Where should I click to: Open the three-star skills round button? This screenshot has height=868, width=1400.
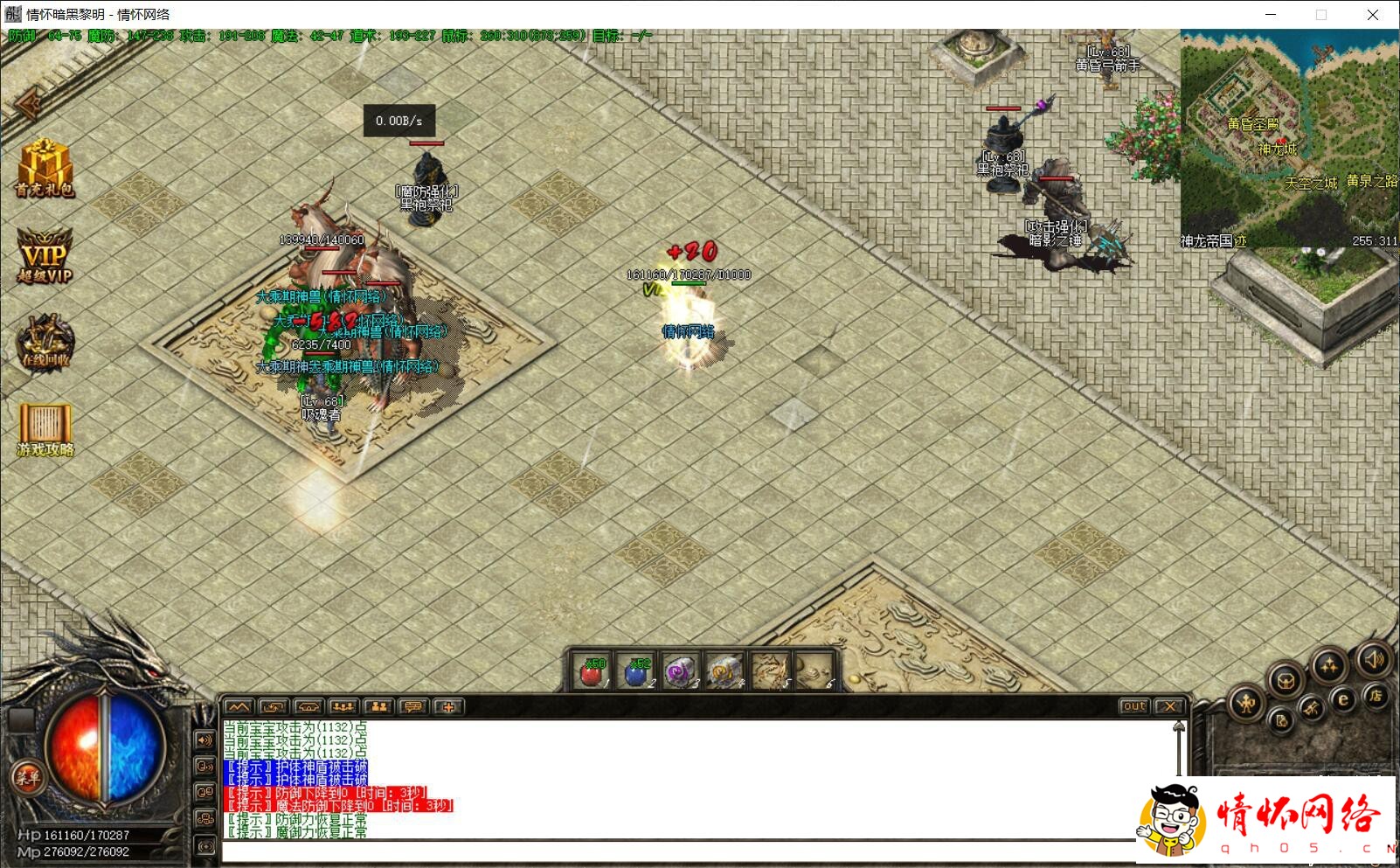(x=1329, y=666)
